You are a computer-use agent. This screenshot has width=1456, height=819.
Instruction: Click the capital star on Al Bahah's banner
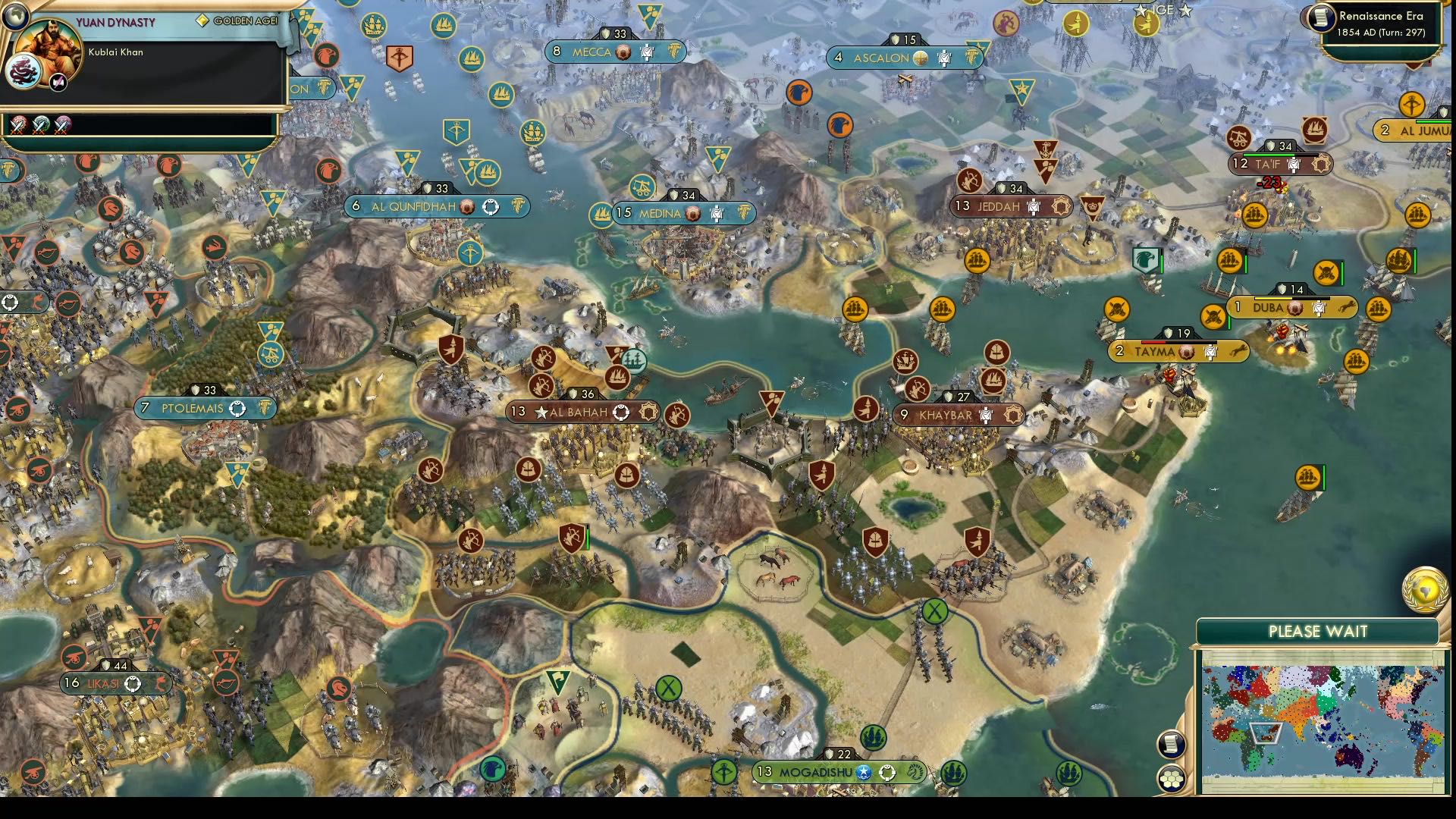pyautogui.click(x=541, y=412)
